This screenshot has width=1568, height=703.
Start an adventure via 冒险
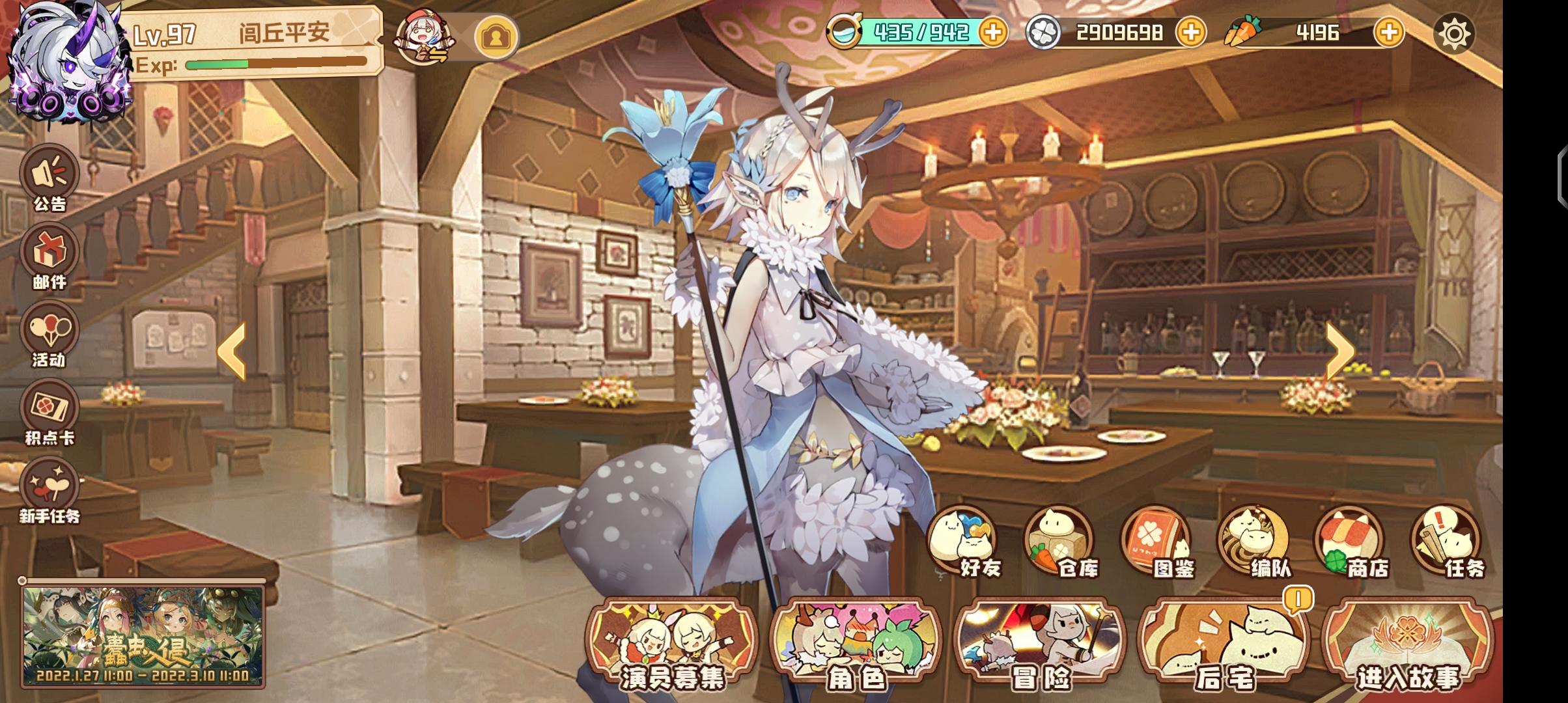1042,641
